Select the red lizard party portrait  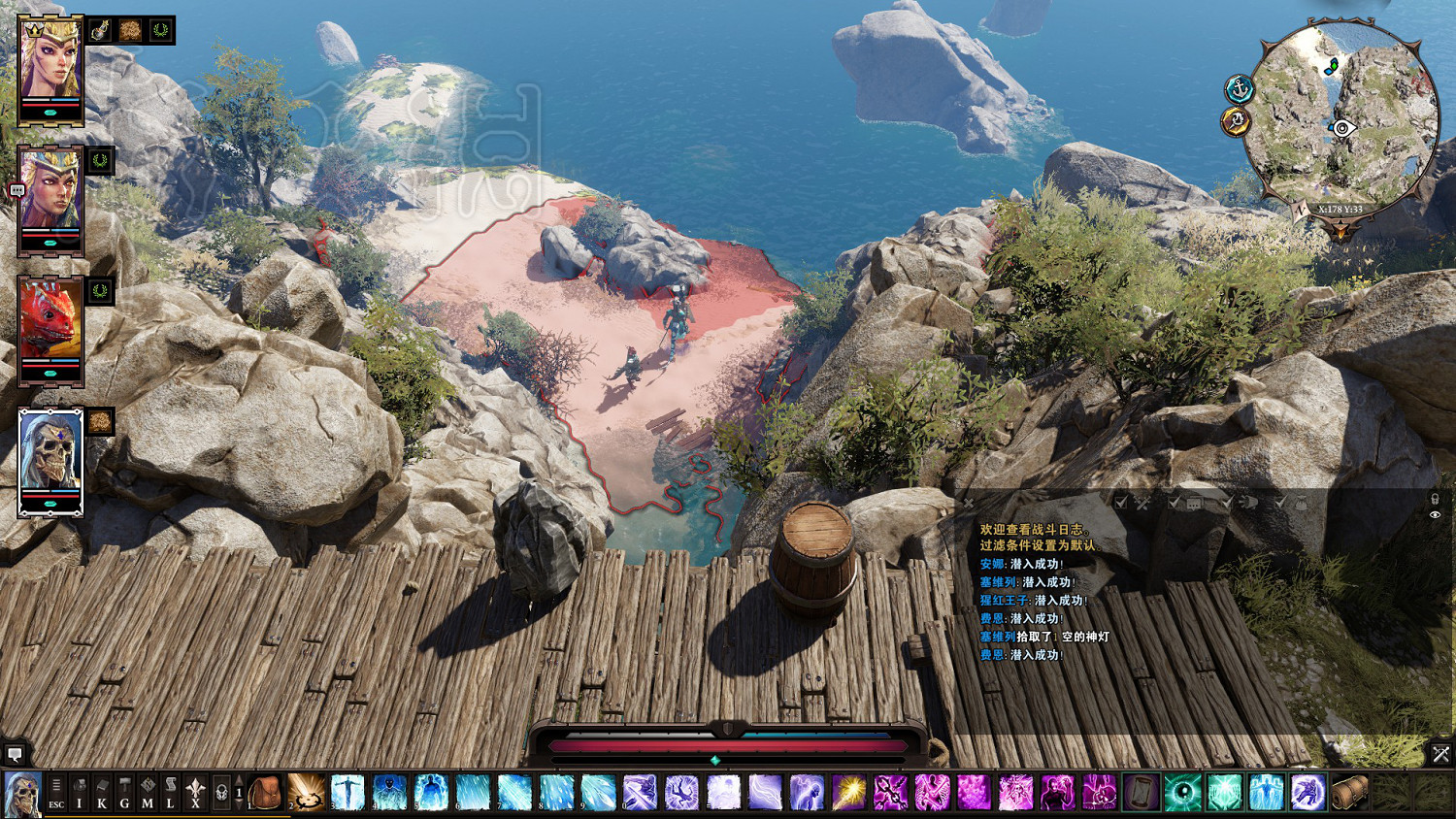(50, 328)
